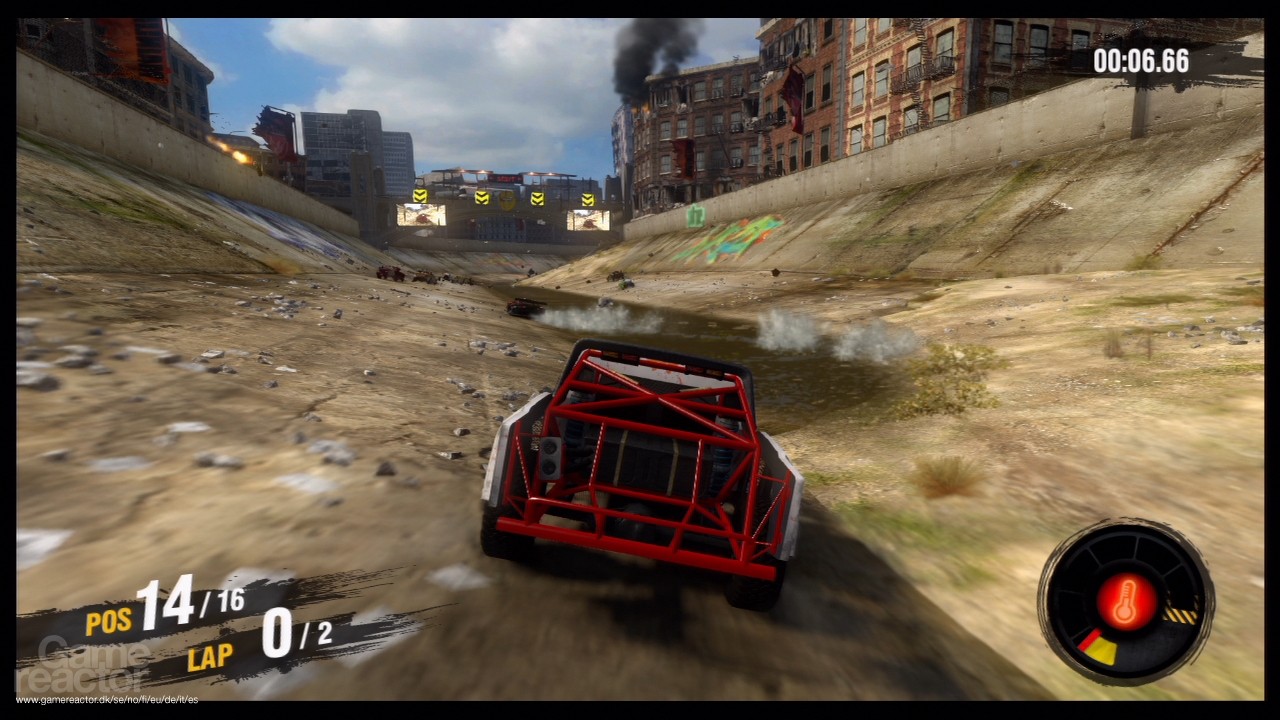The image size is (1280, 720).
Task: Click the third chevron marker on the gantry
Action: (x=538, y=199)
